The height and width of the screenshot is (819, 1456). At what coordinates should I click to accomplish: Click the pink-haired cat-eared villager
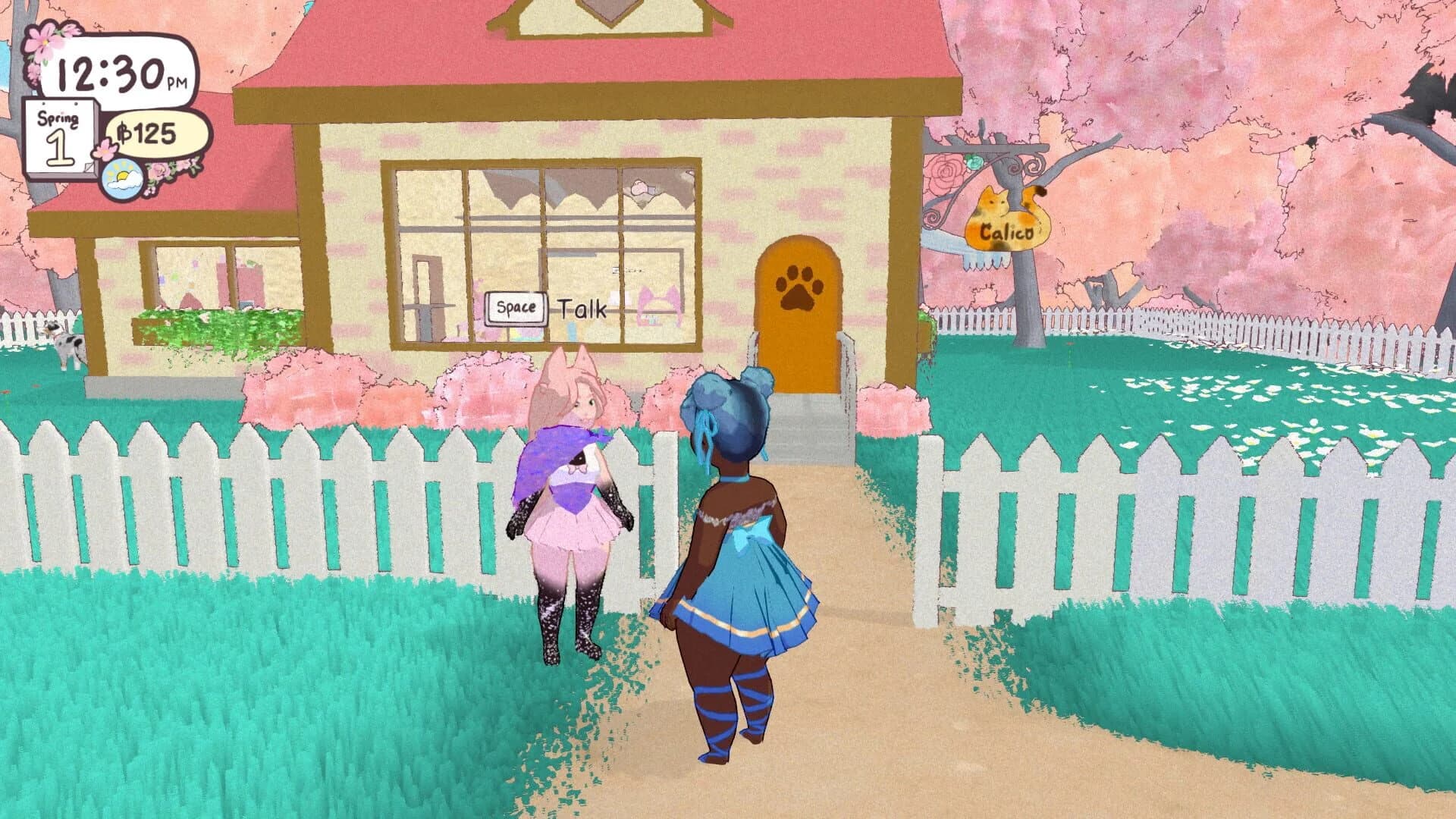click(573, 485)
